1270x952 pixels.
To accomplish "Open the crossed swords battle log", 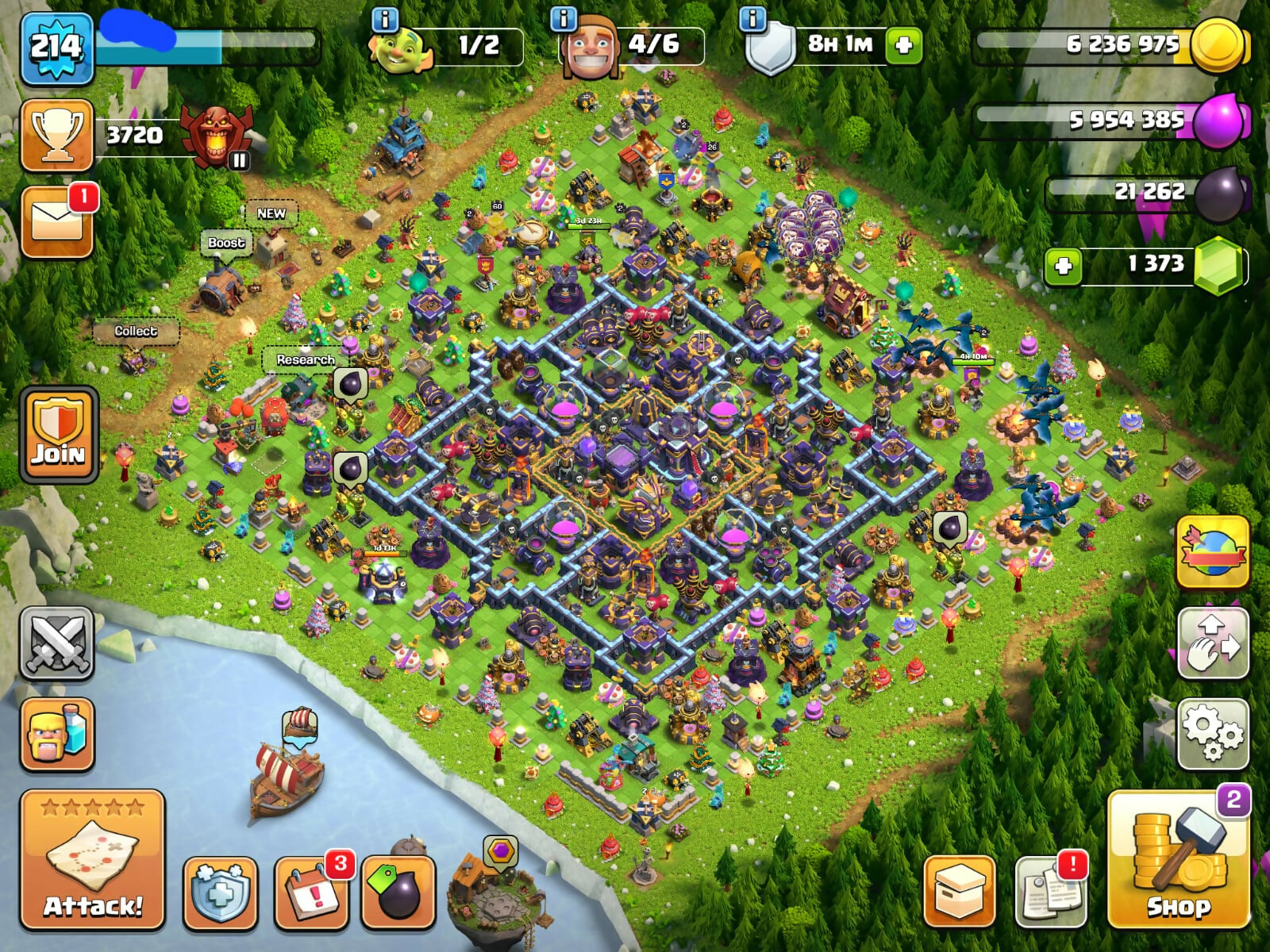I will 57,643.
